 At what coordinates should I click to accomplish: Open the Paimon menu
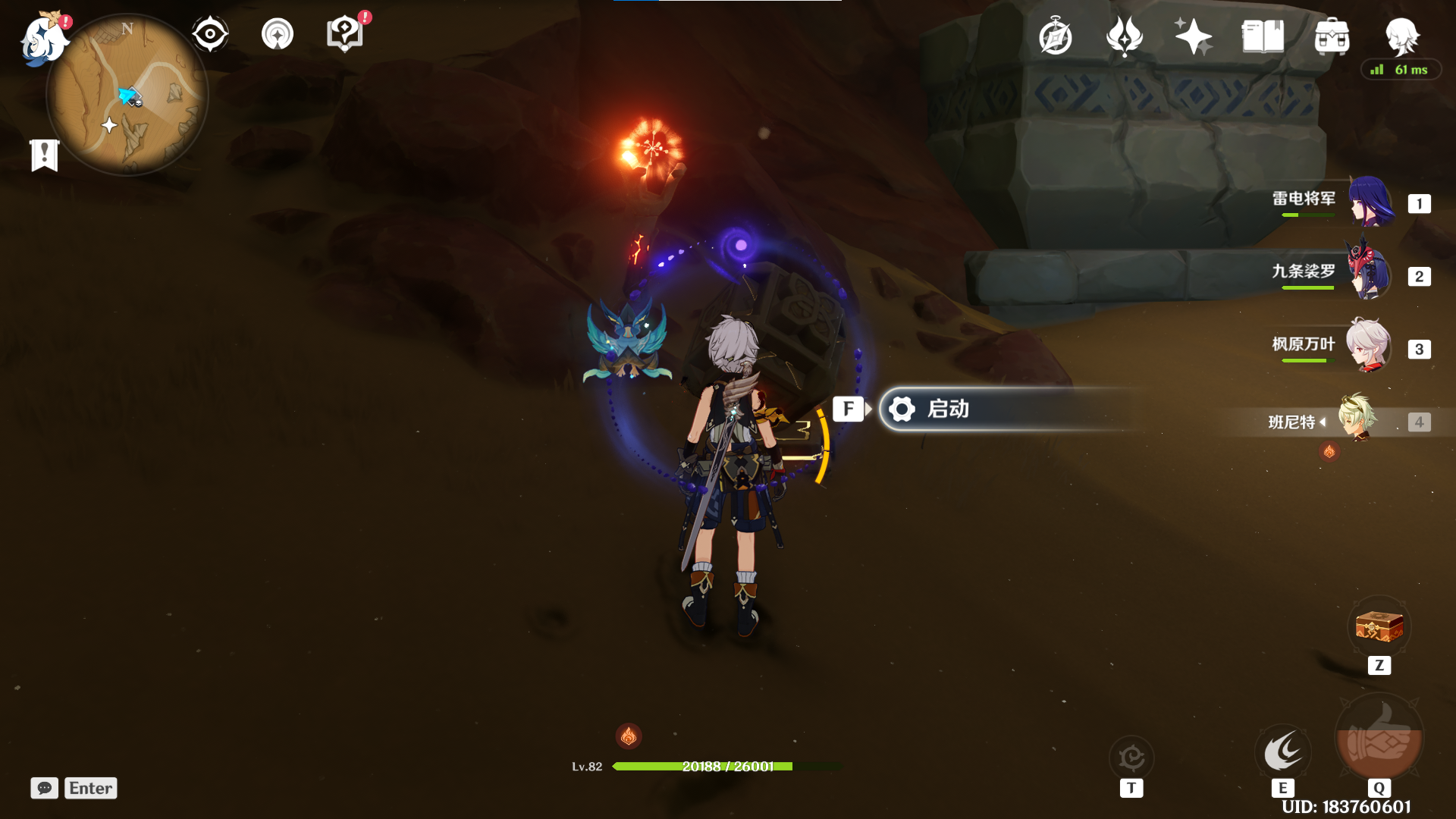coord(43,39)
